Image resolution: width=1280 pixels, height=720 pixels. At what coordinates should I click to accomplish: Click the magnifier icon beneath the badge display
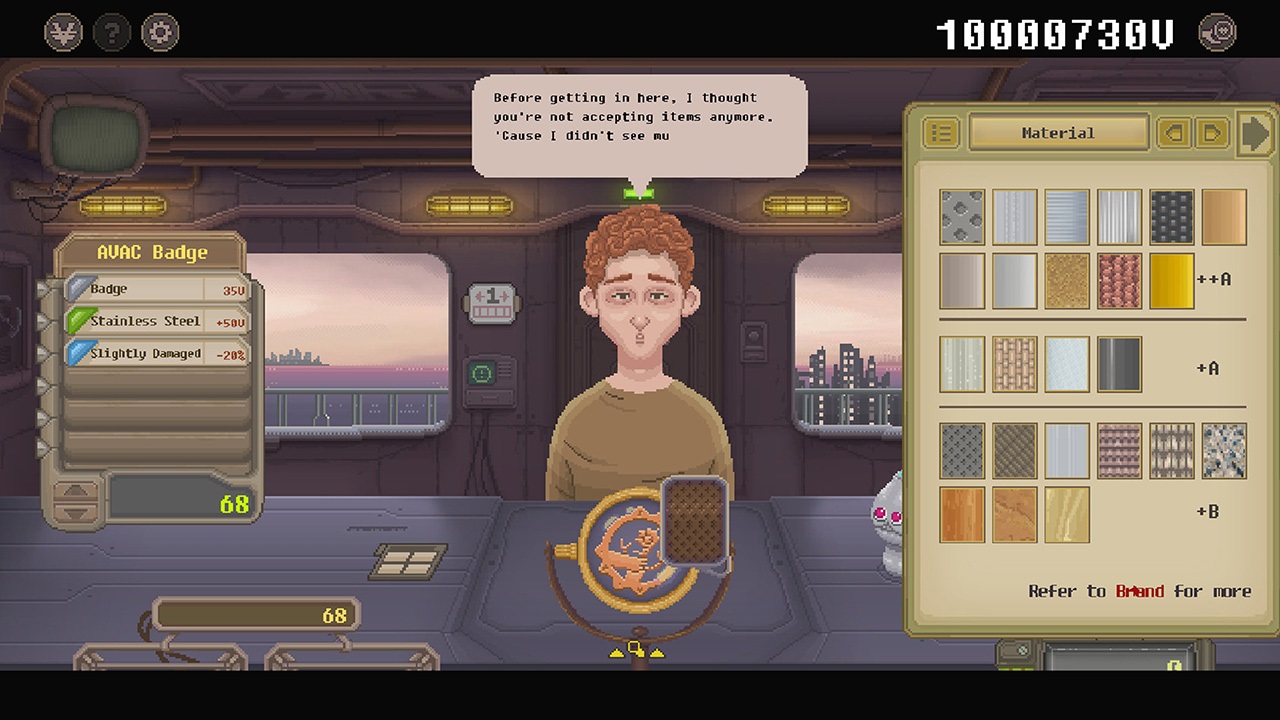[x=632, y=648]
